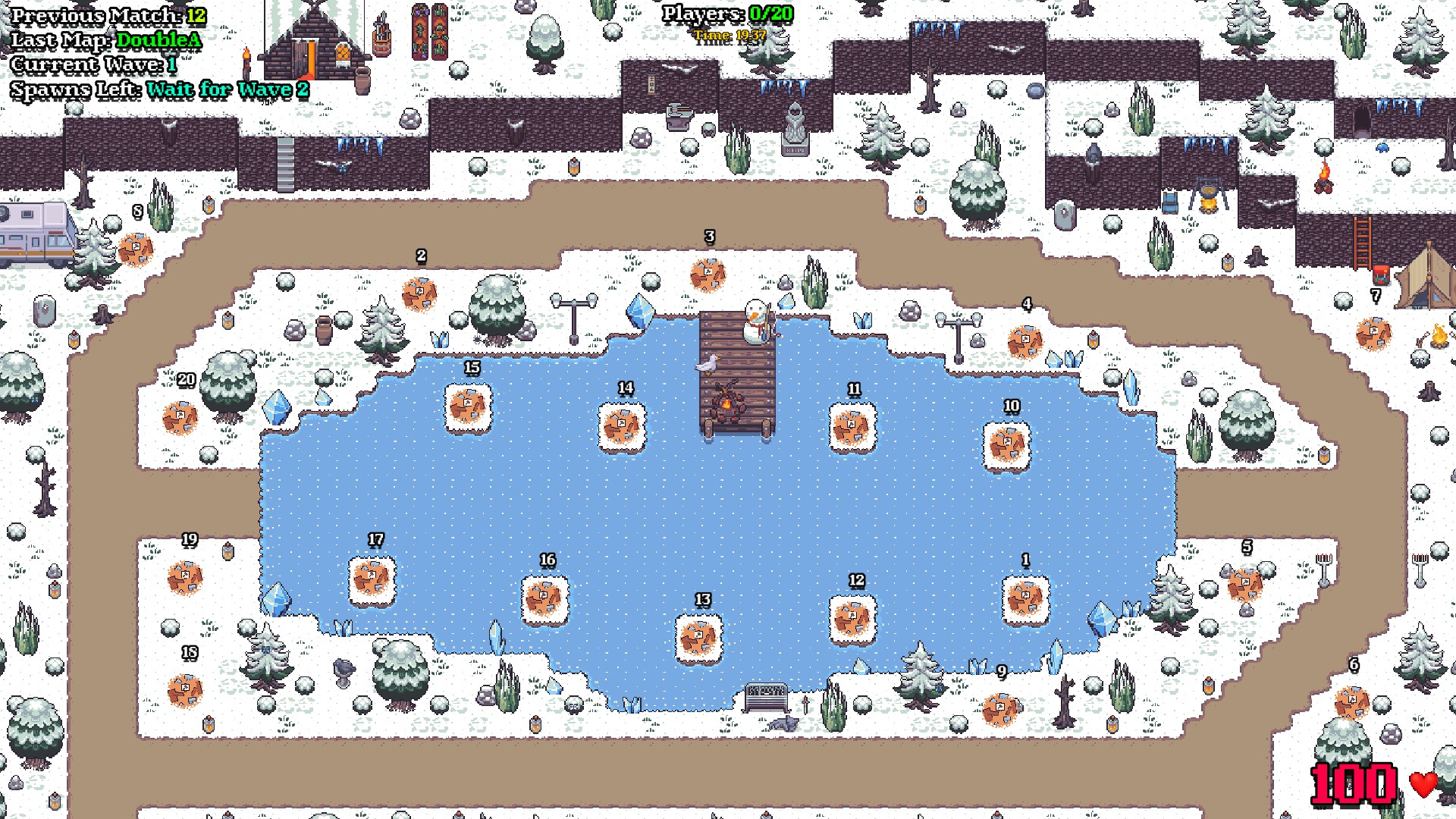The width and height of the screenshot is (1456, 819).
Task: Pick tower spot number 9
Action: (x=999, y=710)
